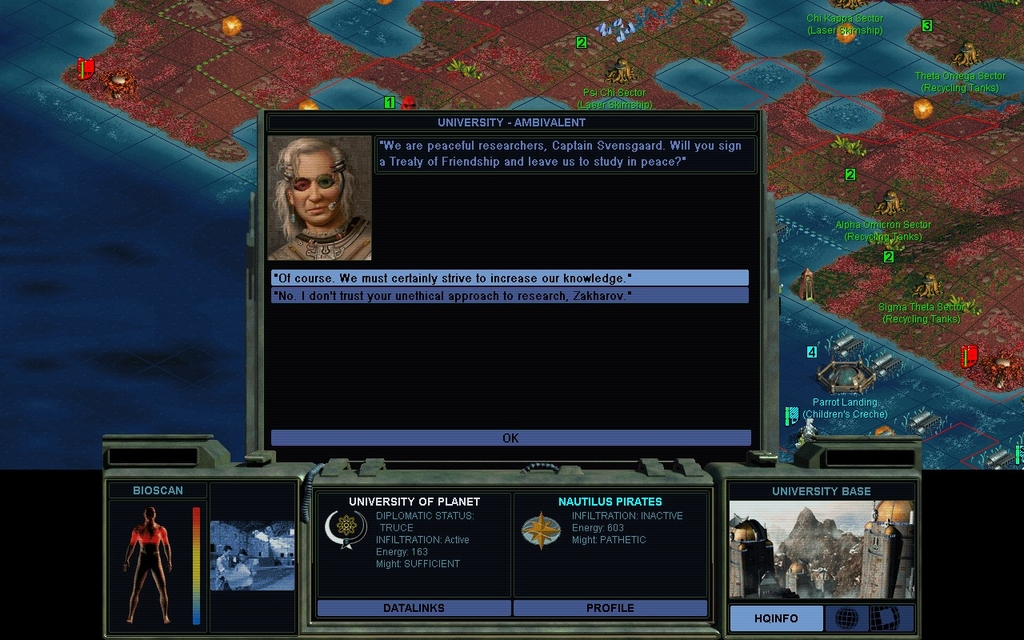
Task: Confirm the dialogue with the OK button
Action: pyautogui.click(x=510, y=438)
